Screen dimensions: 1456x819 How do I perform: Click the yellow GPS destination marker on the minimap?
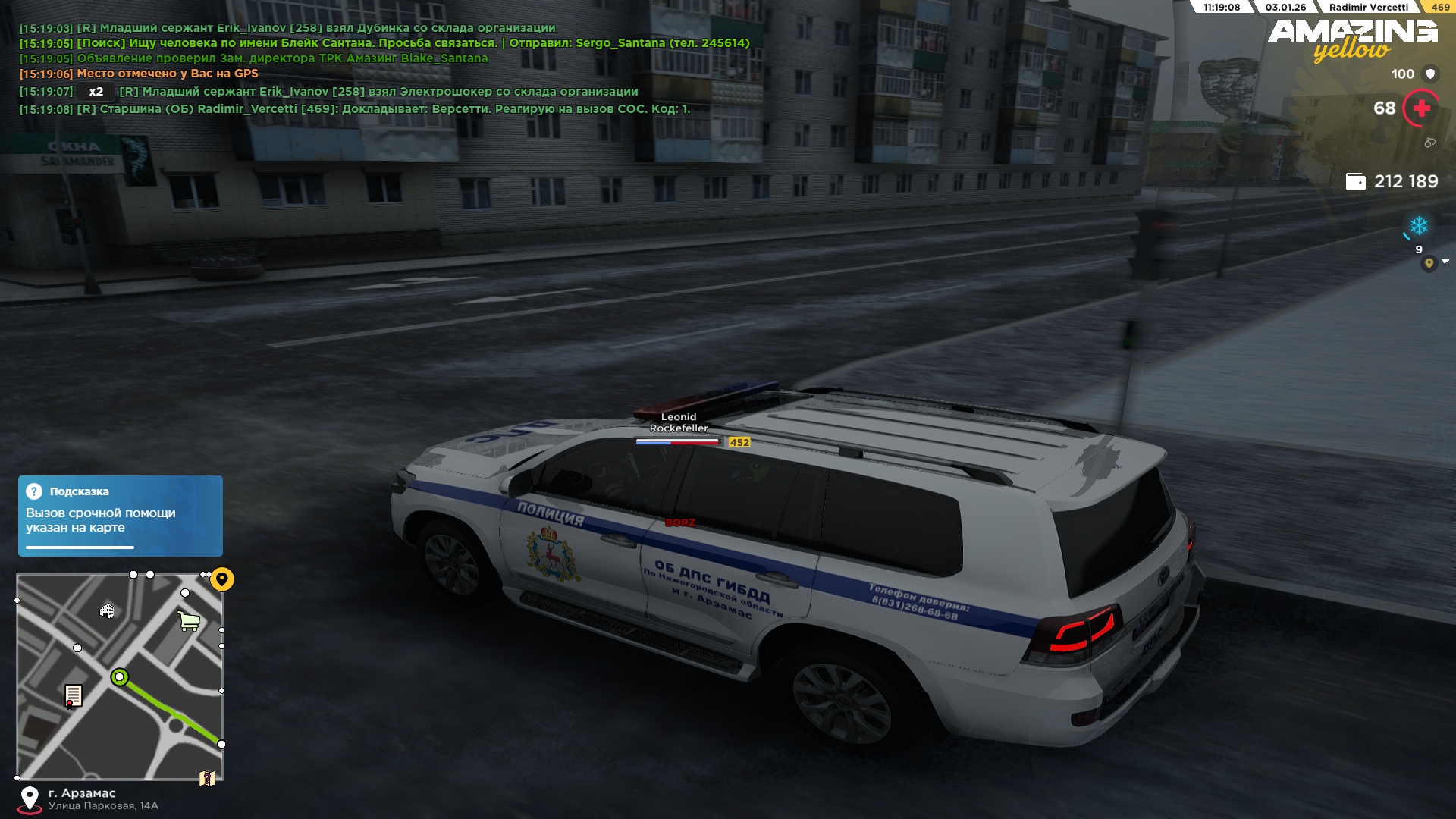point(222,579)
